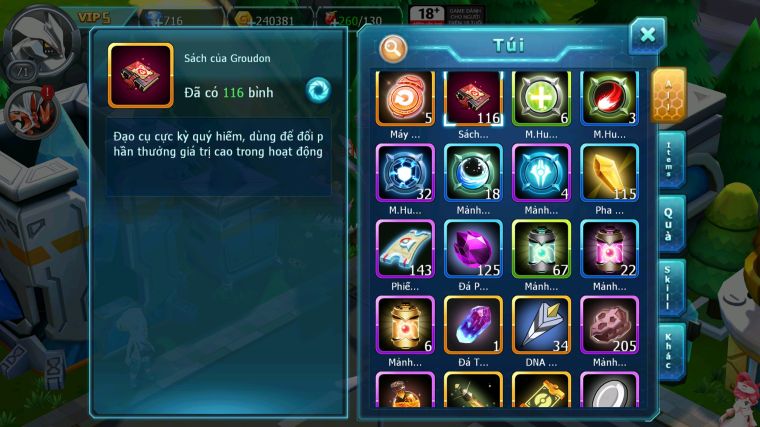Click the blue refresh icon beside item count
This screenshot has width=760, height=427.
point(318,89)
